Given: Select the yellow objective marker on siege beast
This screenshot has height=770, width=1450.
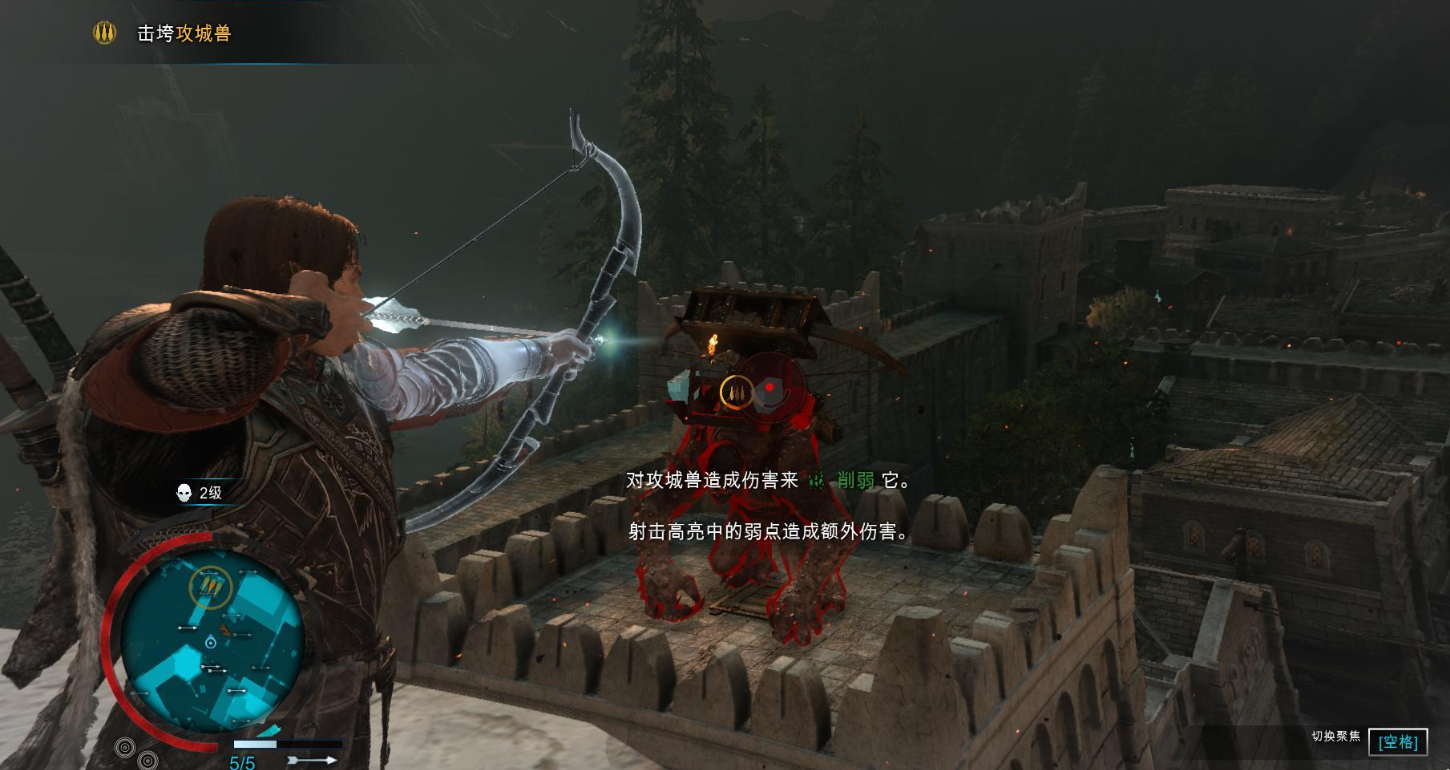Looking at the screenshot, I should tap(736, 391).
